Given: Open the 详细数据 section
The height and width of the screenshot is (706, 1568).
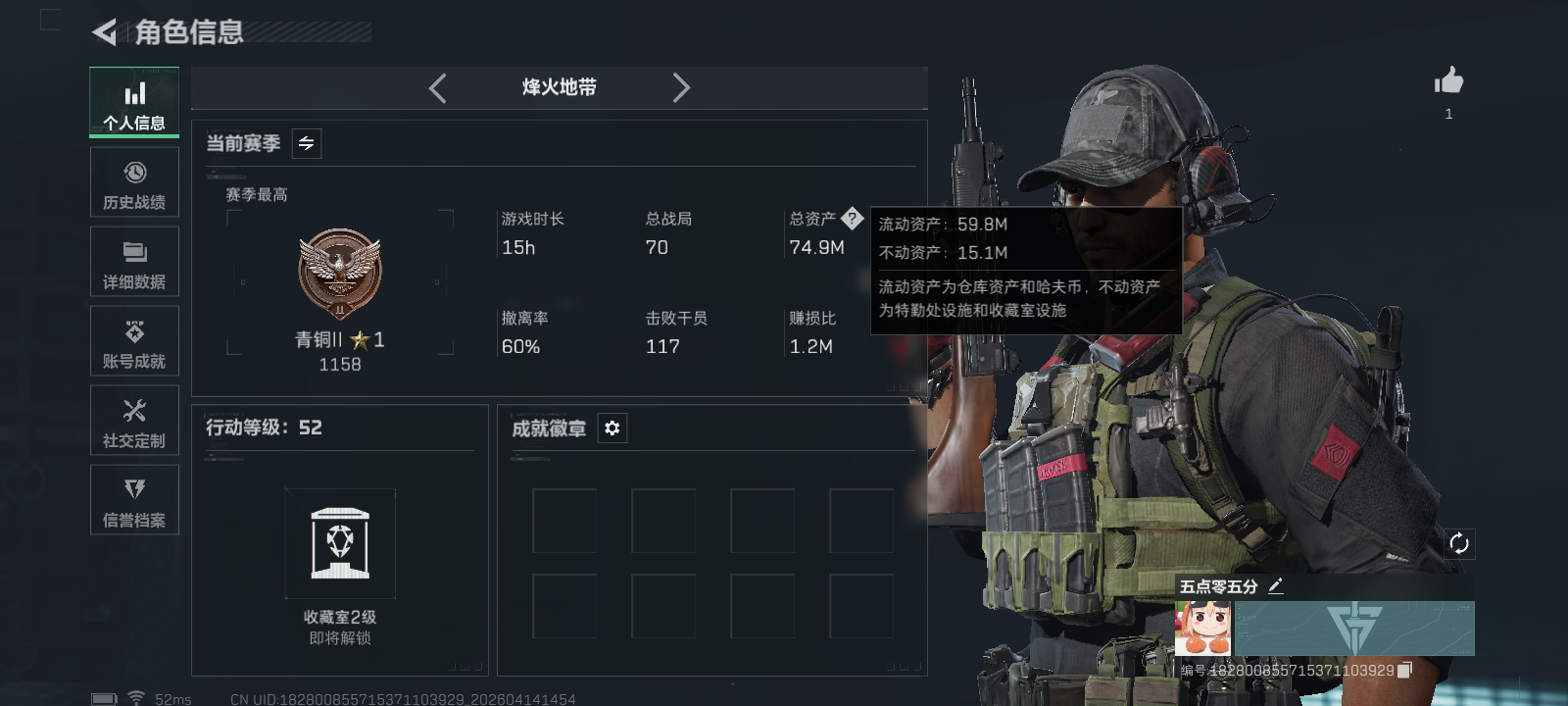Looking at the screenshot, I should coord(133,261).
